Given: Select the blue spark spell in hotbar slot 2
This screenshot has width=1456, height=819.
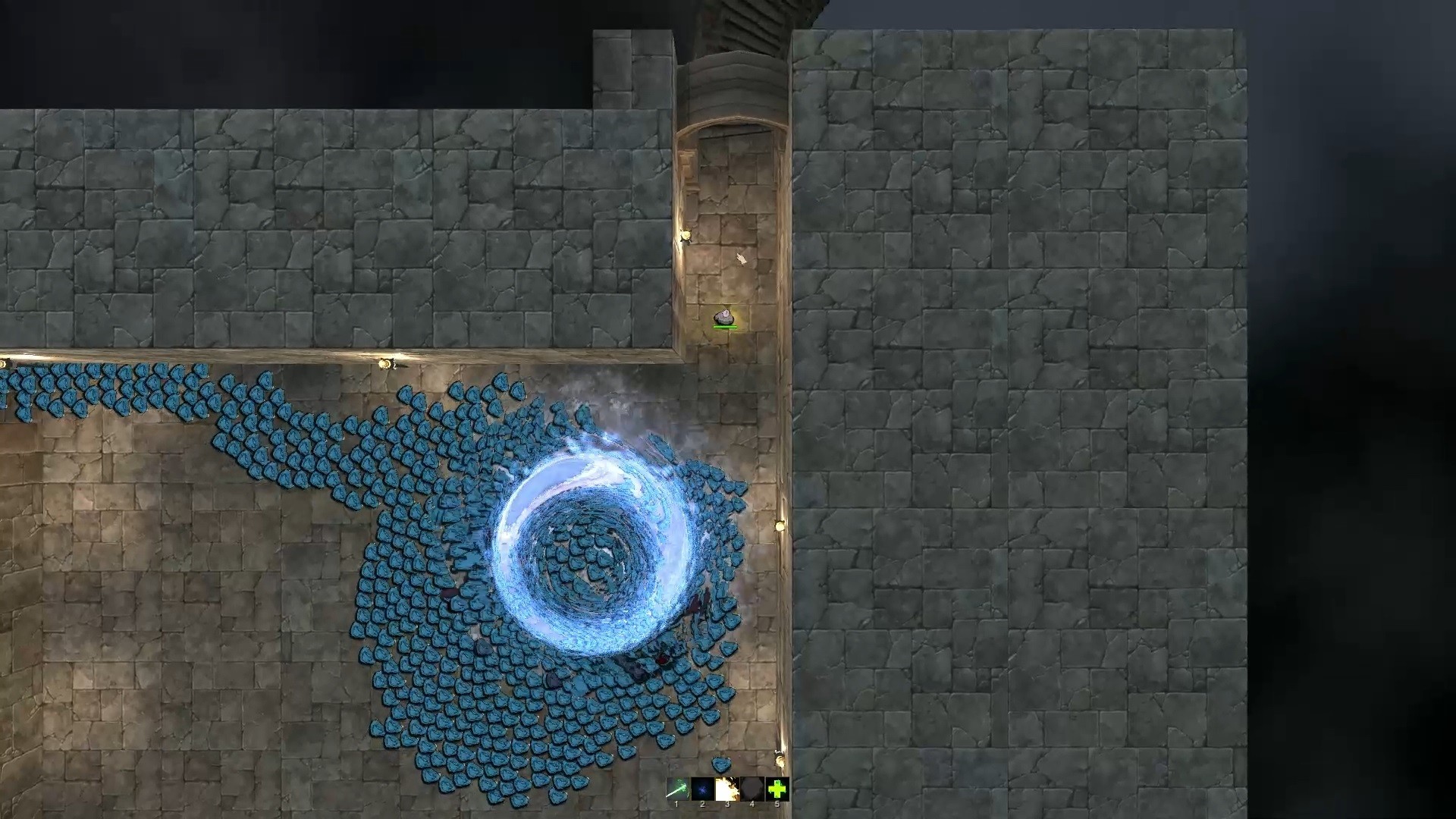Looking at the screenshot, I should pyautogui.click(x=703, y=789).
